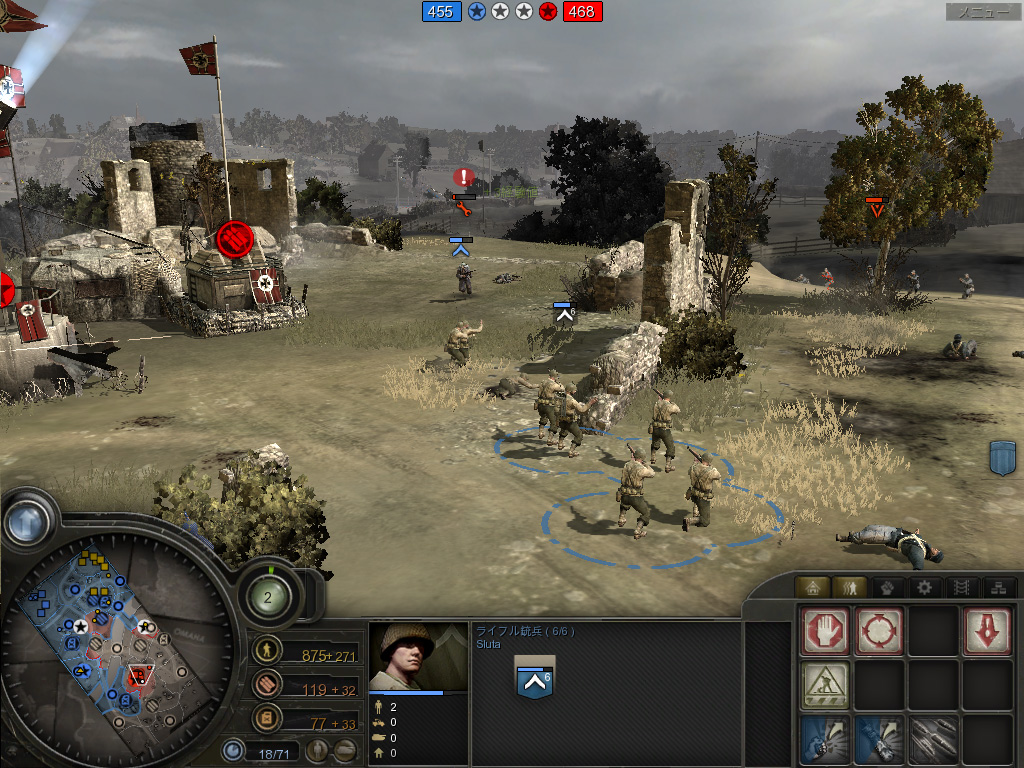The image size is (1024, 768).
Task: Click the rifleman portrait
Action: pyautogui.click(x=418, y=656)
